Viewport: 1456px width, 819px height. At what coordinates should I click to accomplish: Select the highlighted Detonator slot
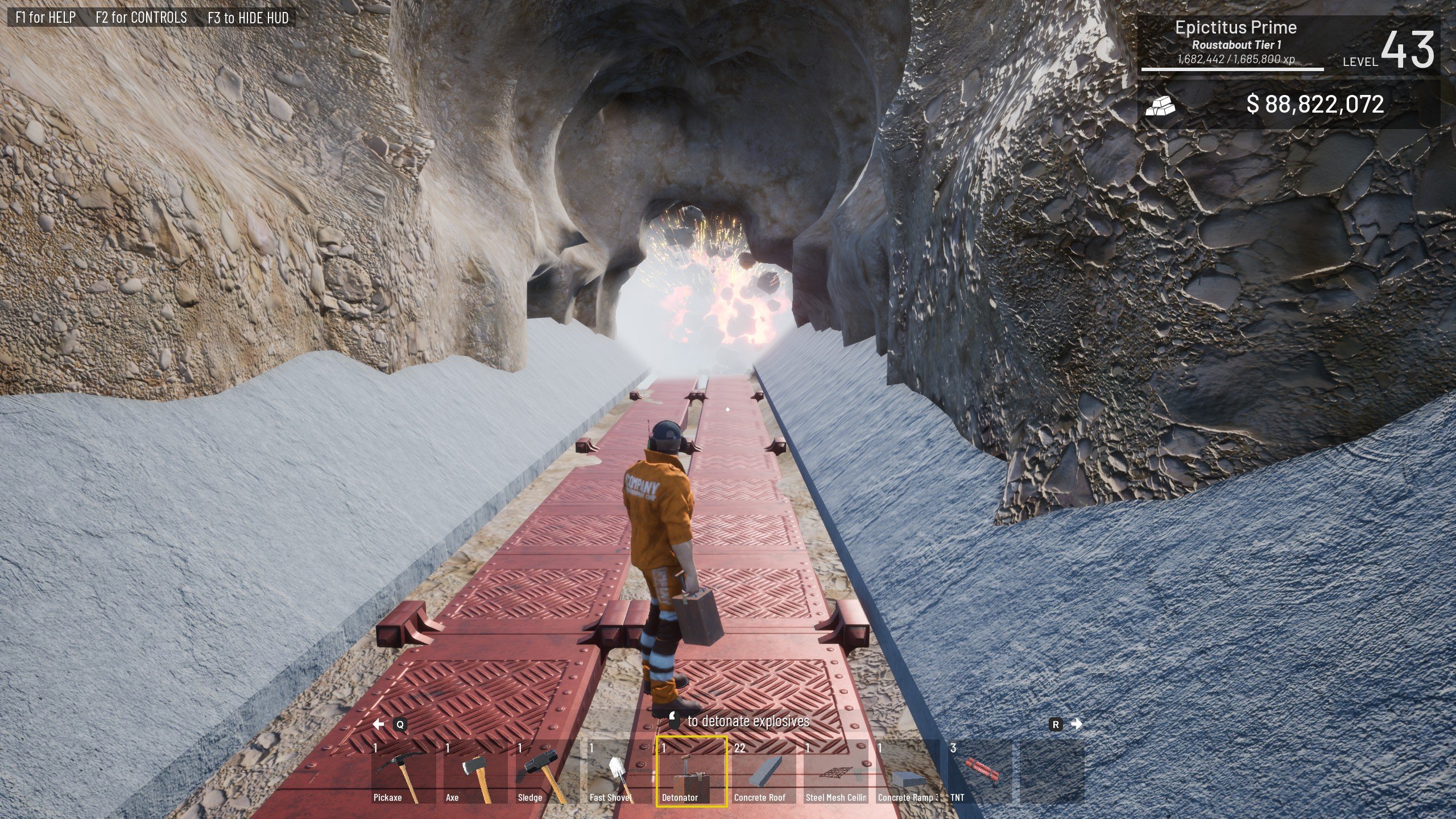(692, 772)
